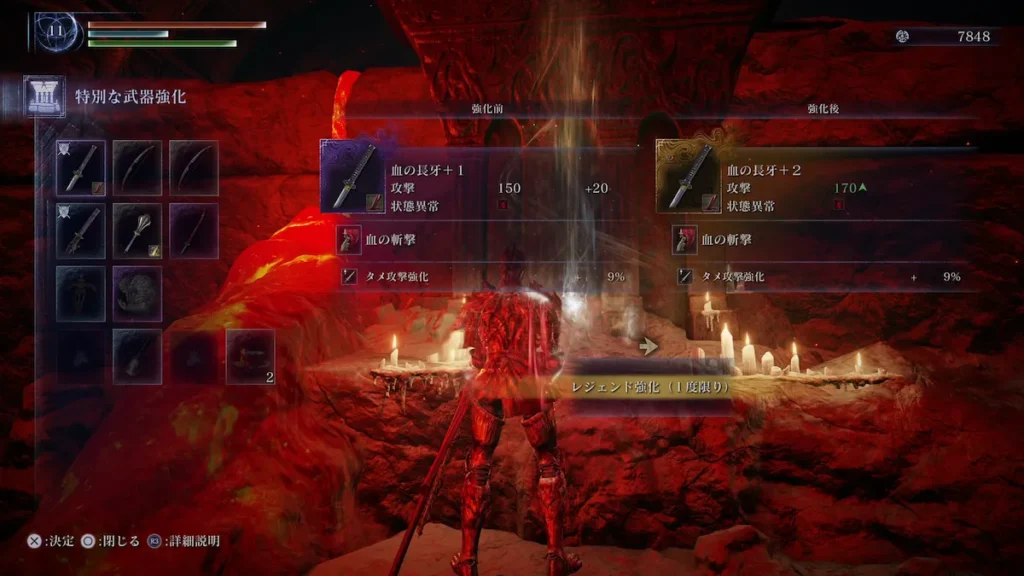1024x576 pixels.
Task: Select the item slot showing quantity 2
Action: [x=250, y=356]
